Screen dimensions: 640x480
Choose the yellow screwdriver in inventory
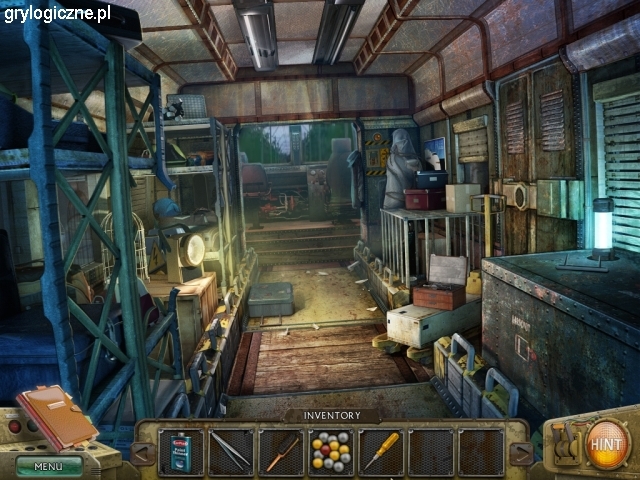coord(381,451)
